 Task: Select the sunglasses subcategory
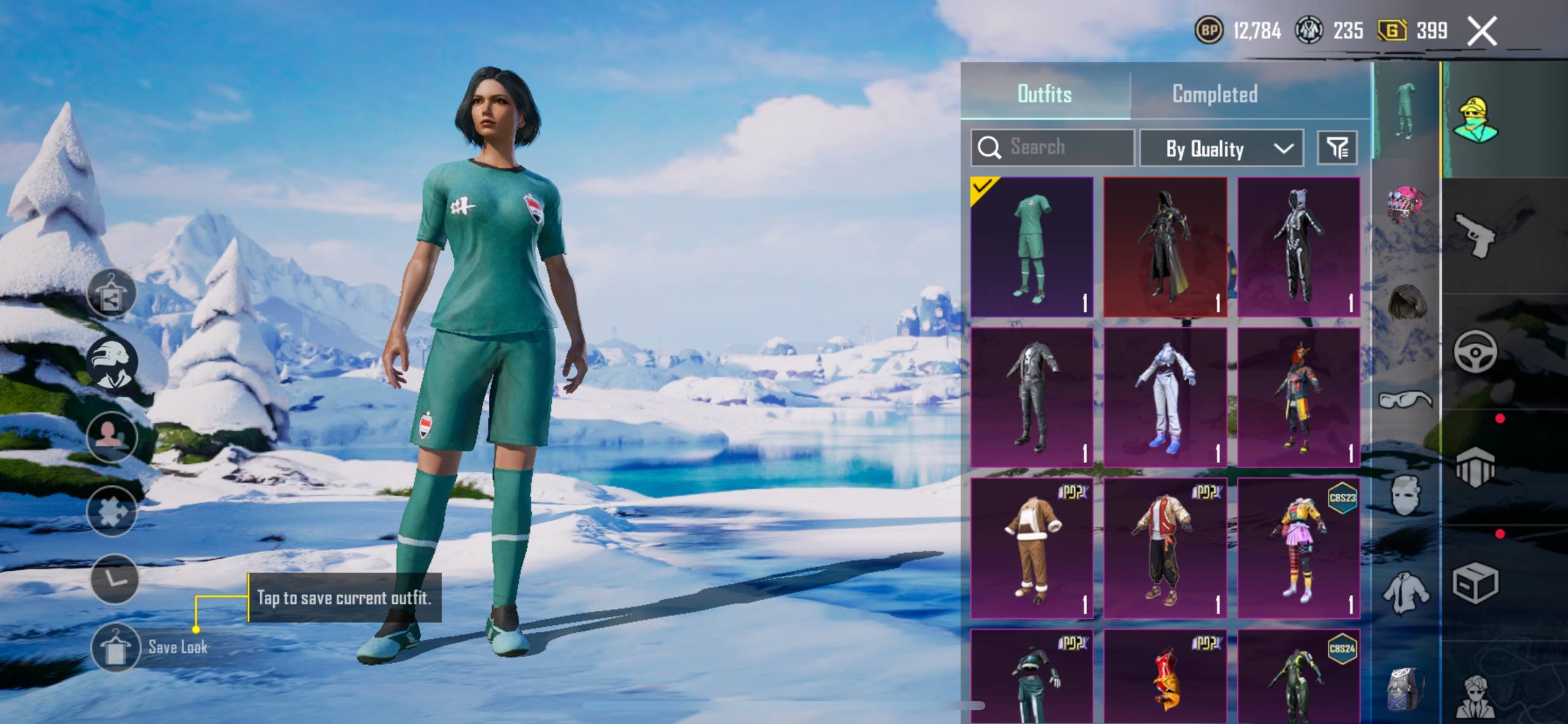[x=1405, y=400]
